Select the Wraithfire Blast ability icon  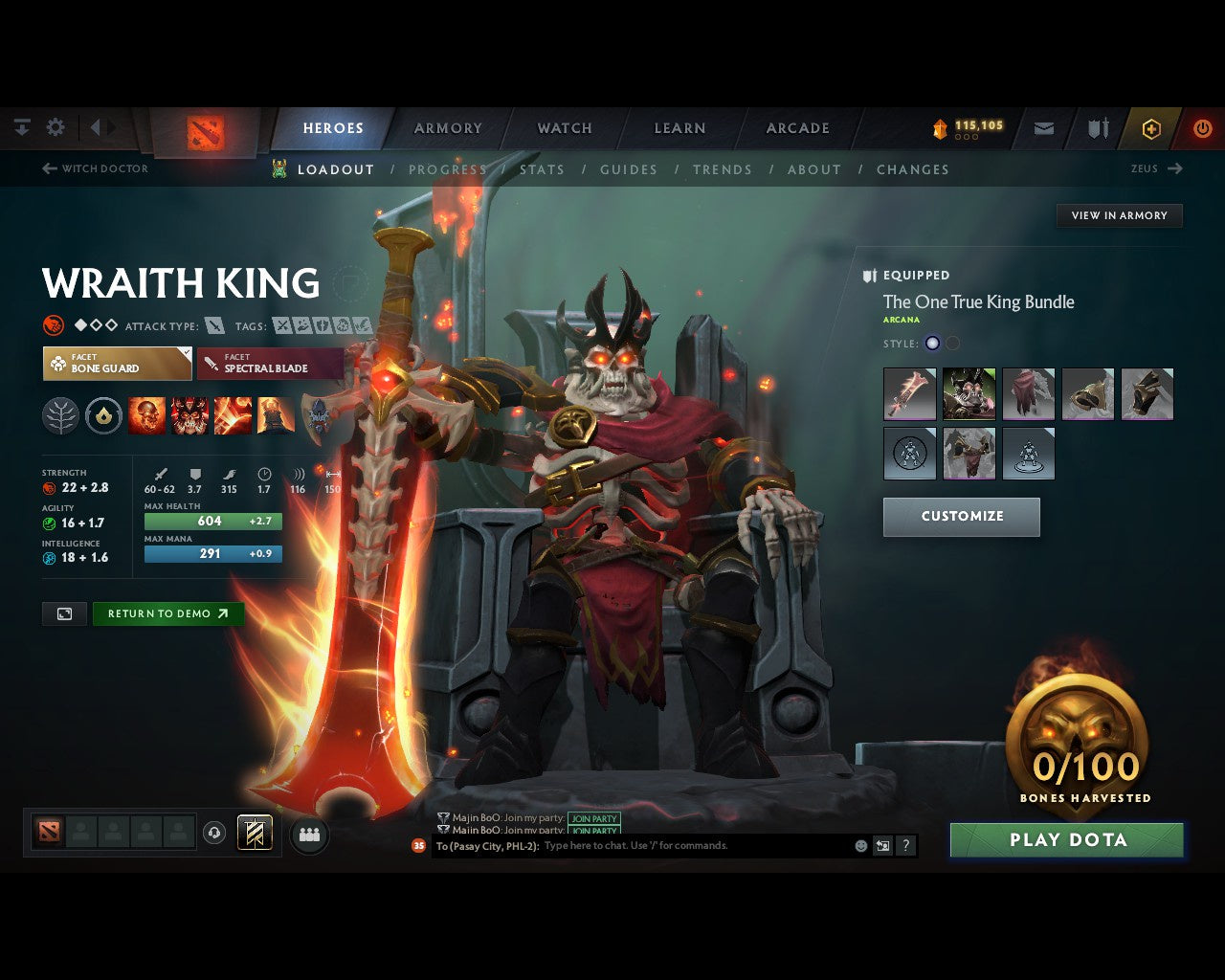[x=147, y=414]
